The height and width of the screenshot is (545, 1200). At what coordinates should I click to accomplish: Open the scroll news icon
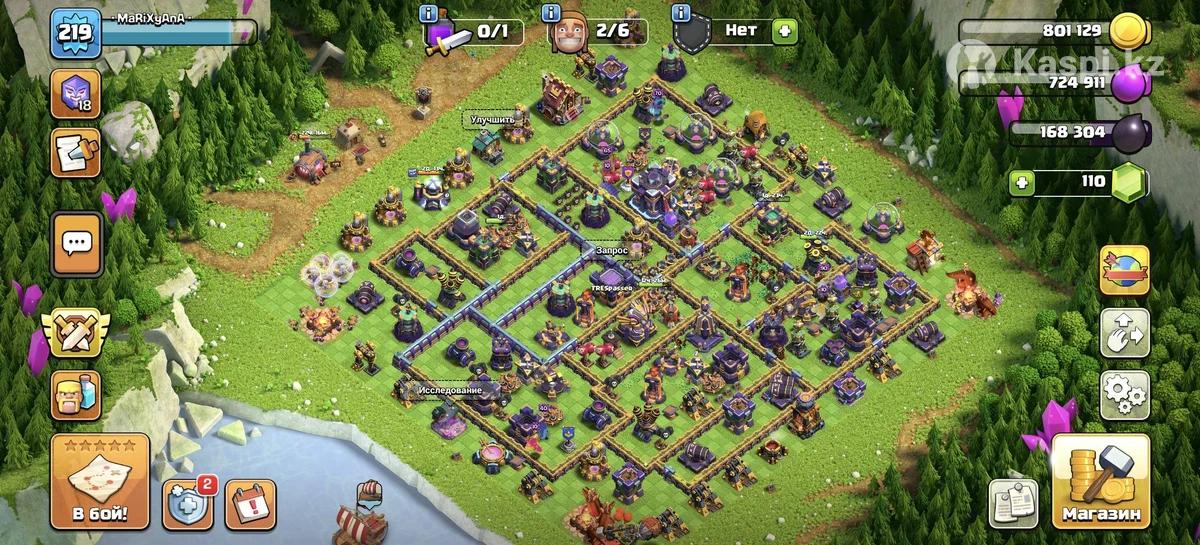point(75,154)
